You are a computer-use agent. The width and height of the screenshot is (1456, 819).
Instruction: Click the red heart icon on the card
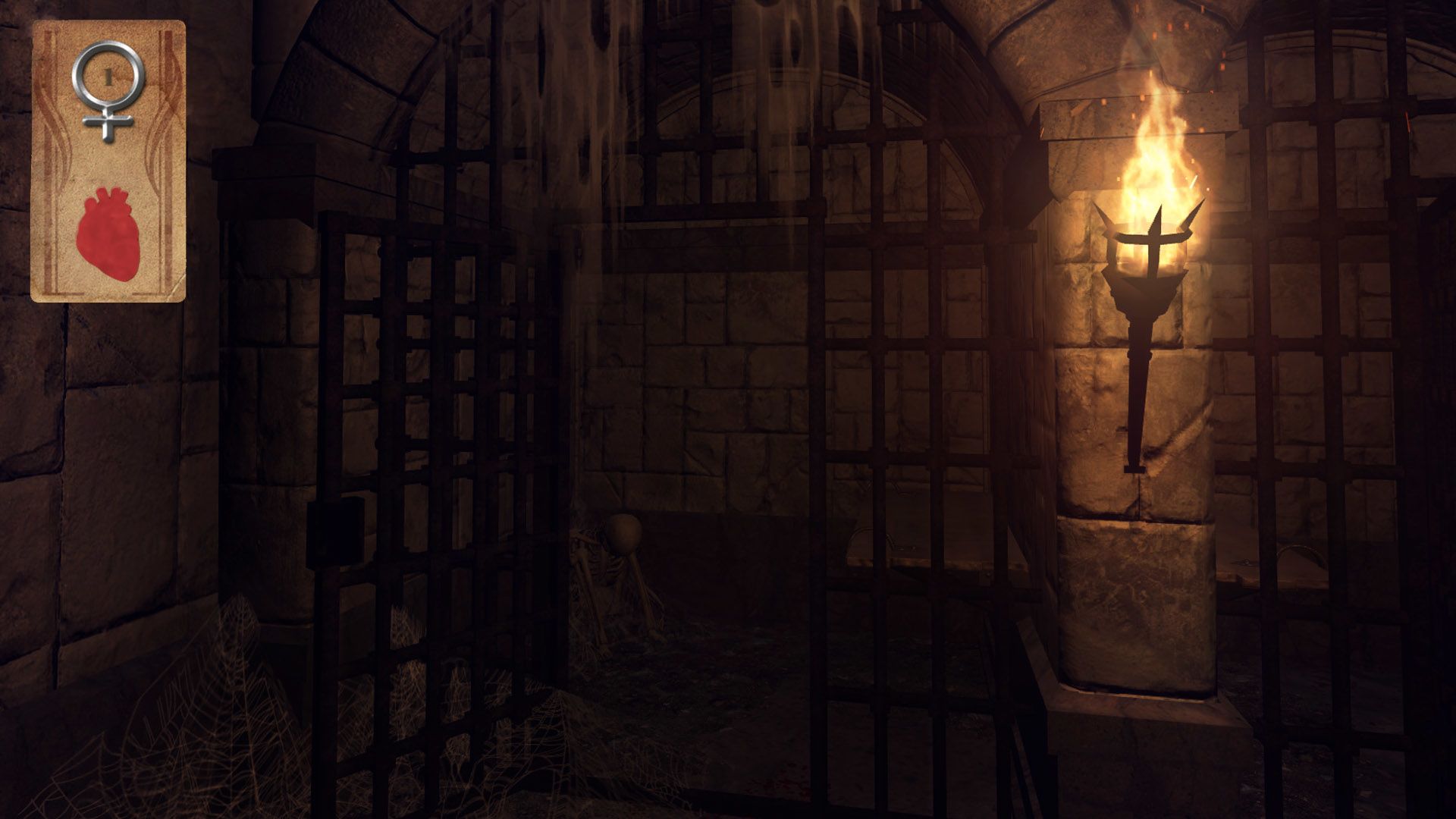pyautogui.click(x=108, y=233)
